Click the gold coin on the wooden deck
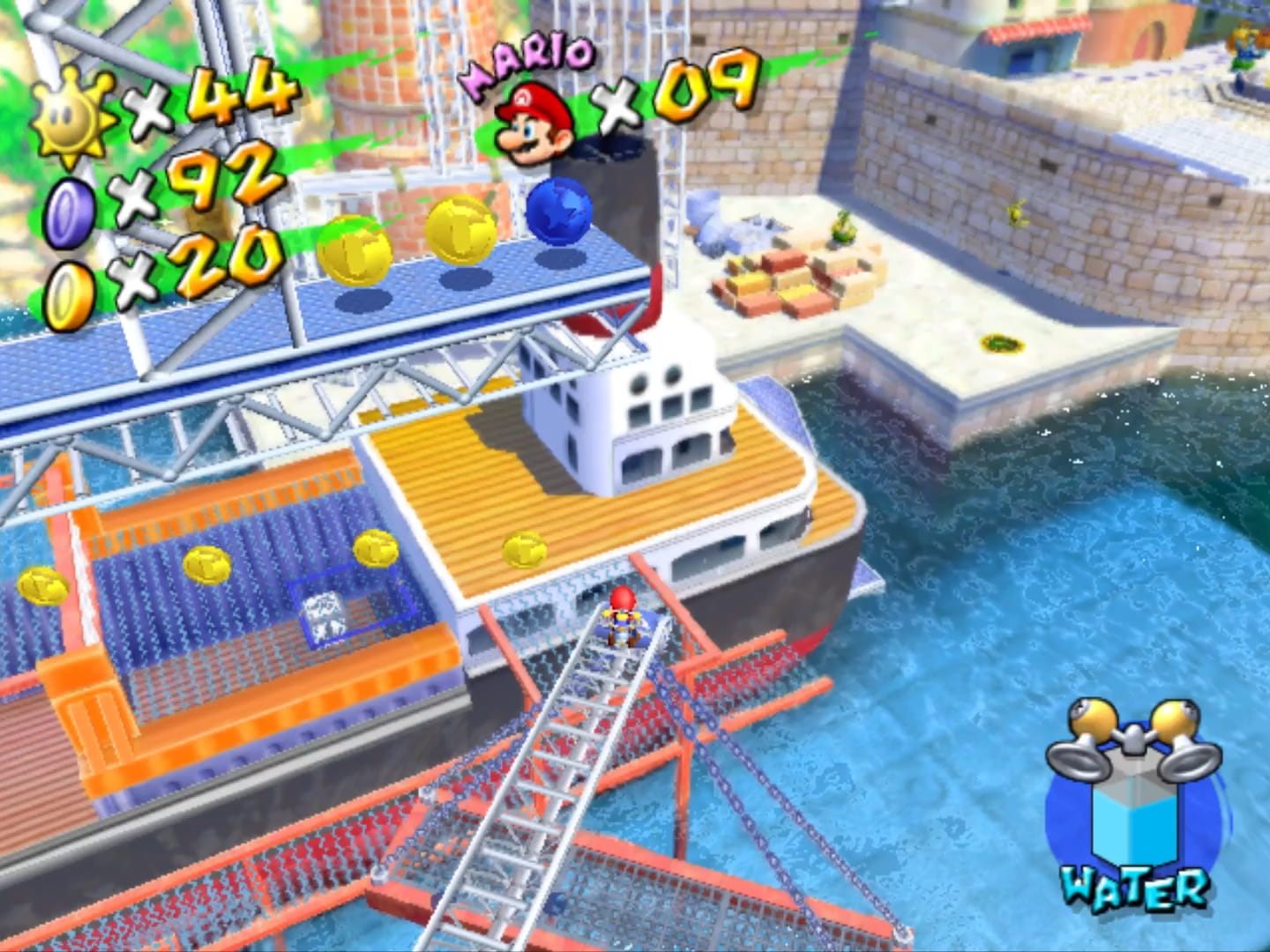Screen dimensions: 1270x952 pyautogui.click(x=523, y=547)
